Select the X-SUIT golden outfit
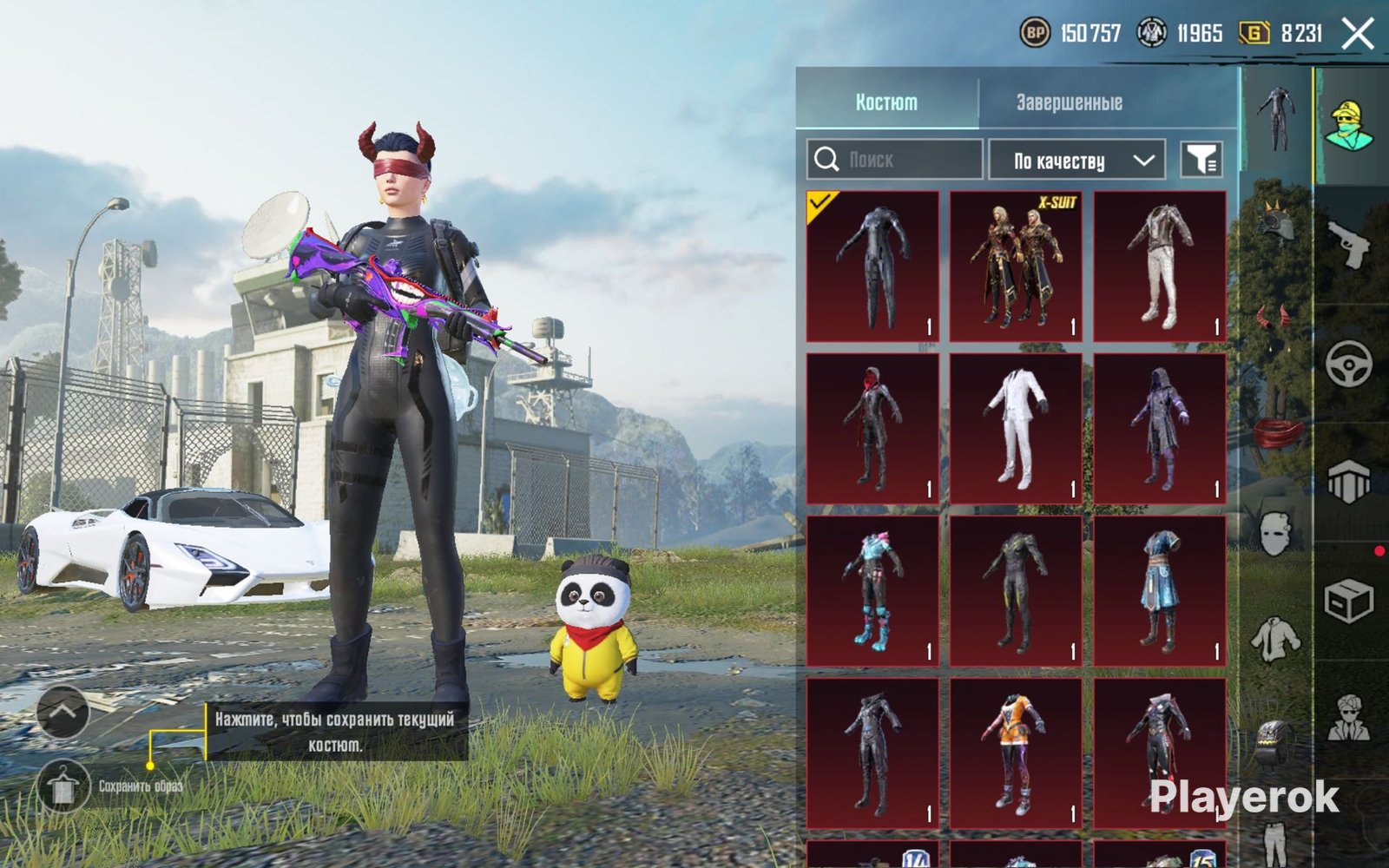 click(x=1016, y=266)
